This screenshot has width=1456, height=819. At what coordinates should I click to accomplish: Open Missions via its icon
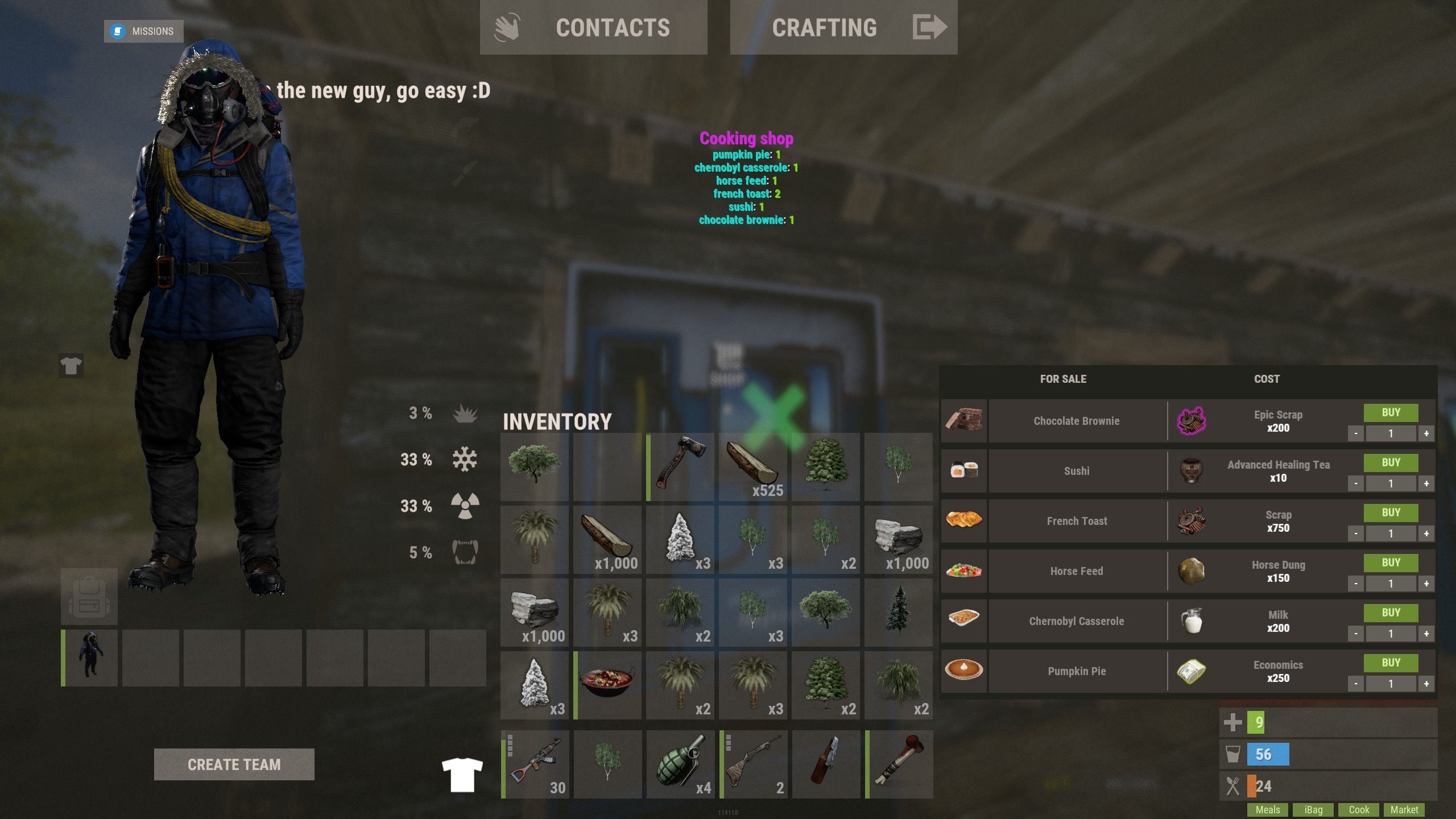pos(118,31)
